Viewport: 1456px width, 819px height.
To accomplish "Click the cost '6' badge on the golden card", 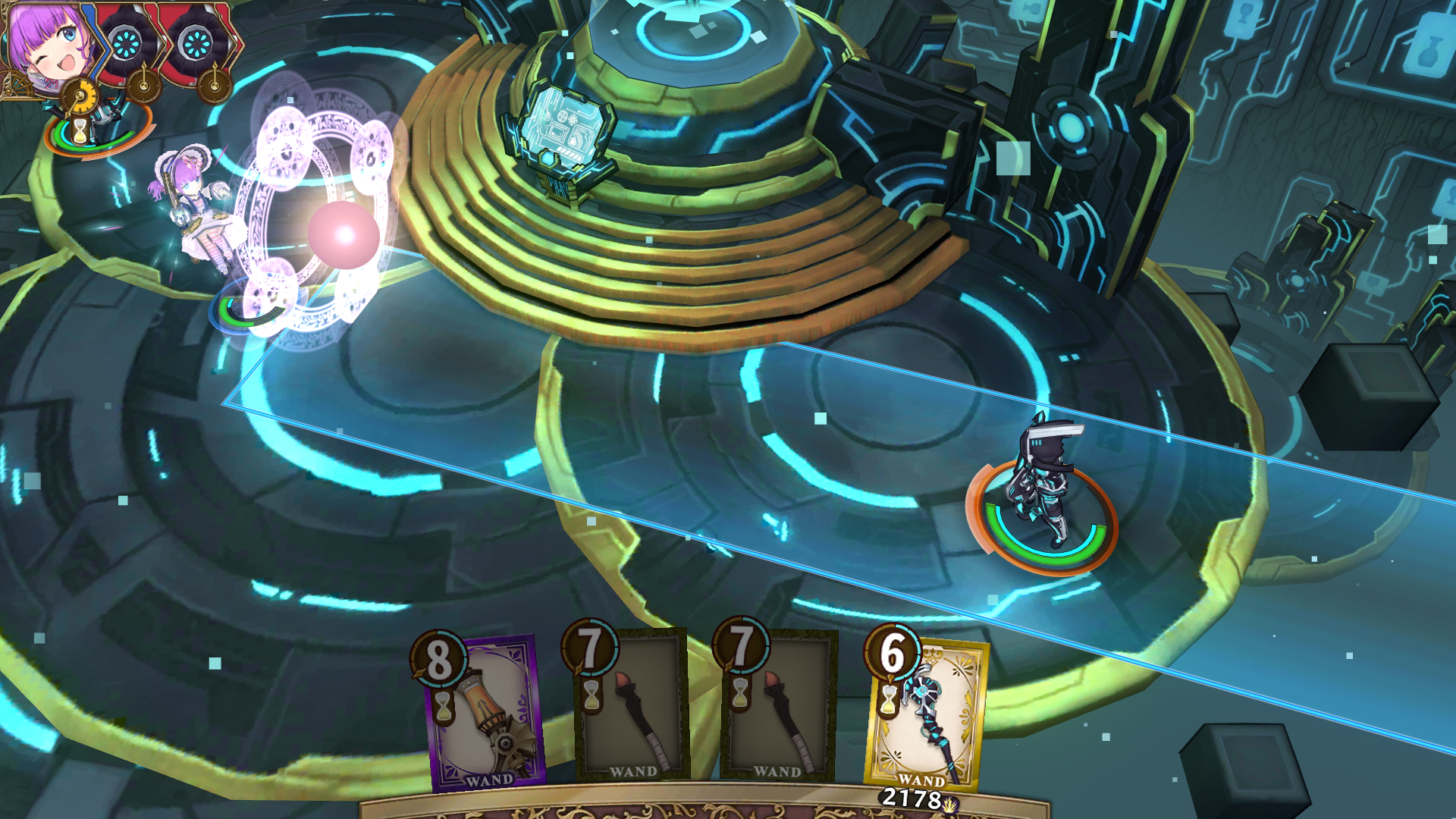I will tap(890, 656).
